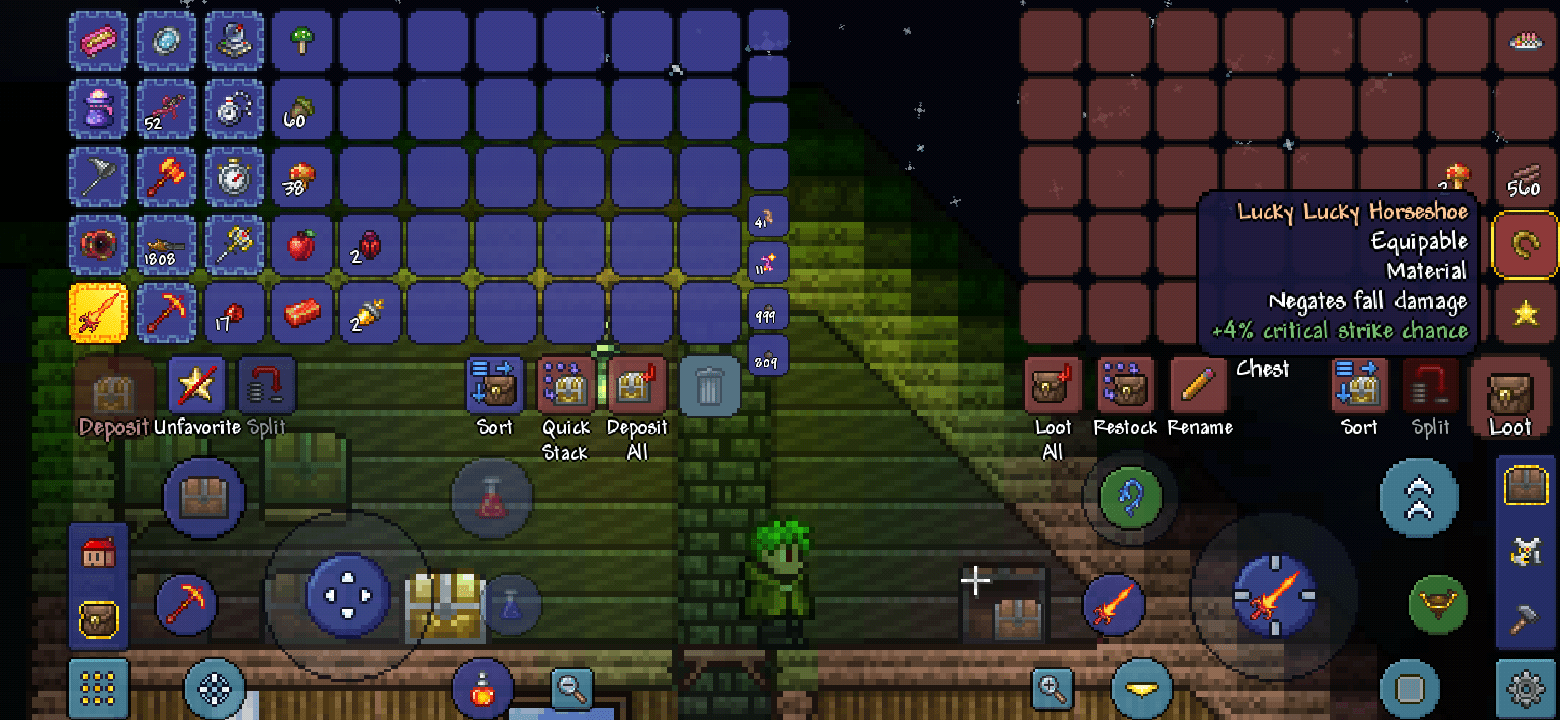Screen dimensions: 1560x720
Task: Use the quick heal potion button
Action: point(483,688)
